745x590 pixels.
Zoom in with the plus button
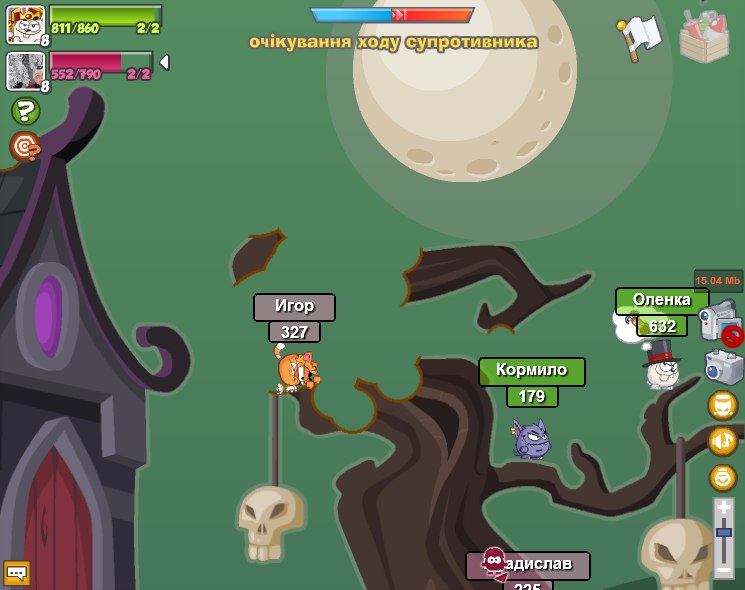(723, 508)
